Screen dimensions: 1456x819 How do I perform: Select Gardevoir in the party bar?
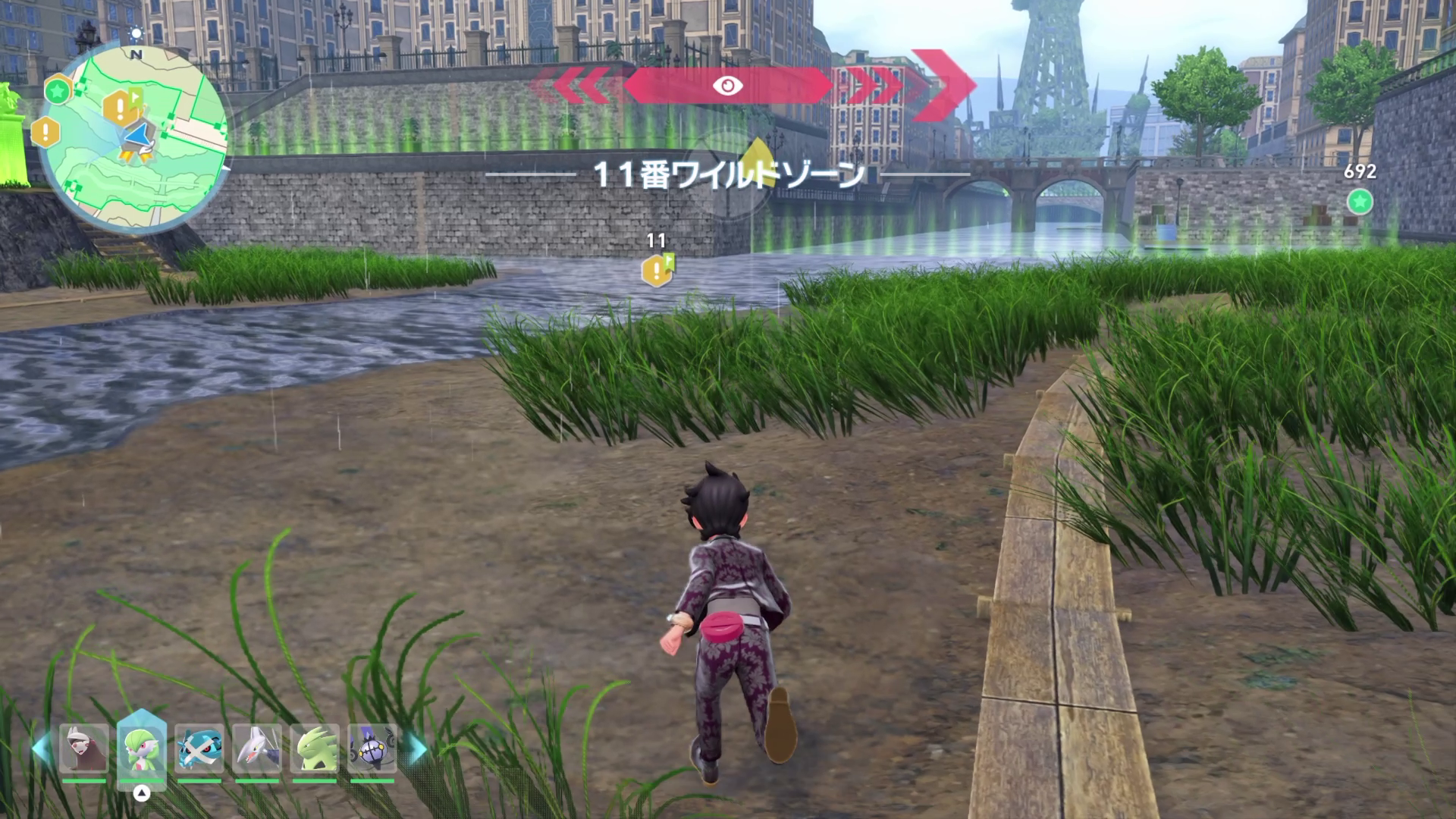142,748
